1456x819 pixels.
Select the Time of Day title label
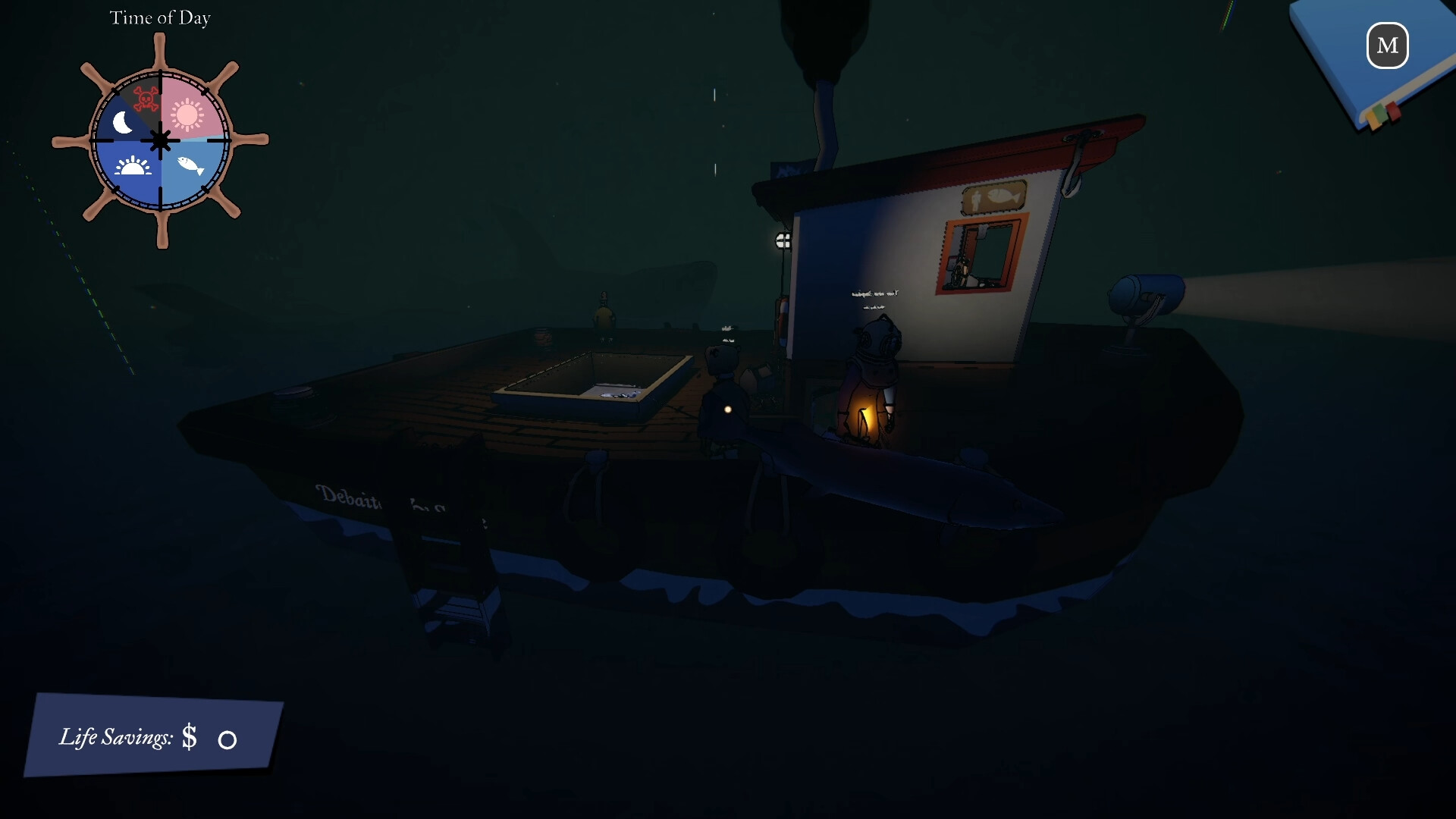[x=160, y=17]
